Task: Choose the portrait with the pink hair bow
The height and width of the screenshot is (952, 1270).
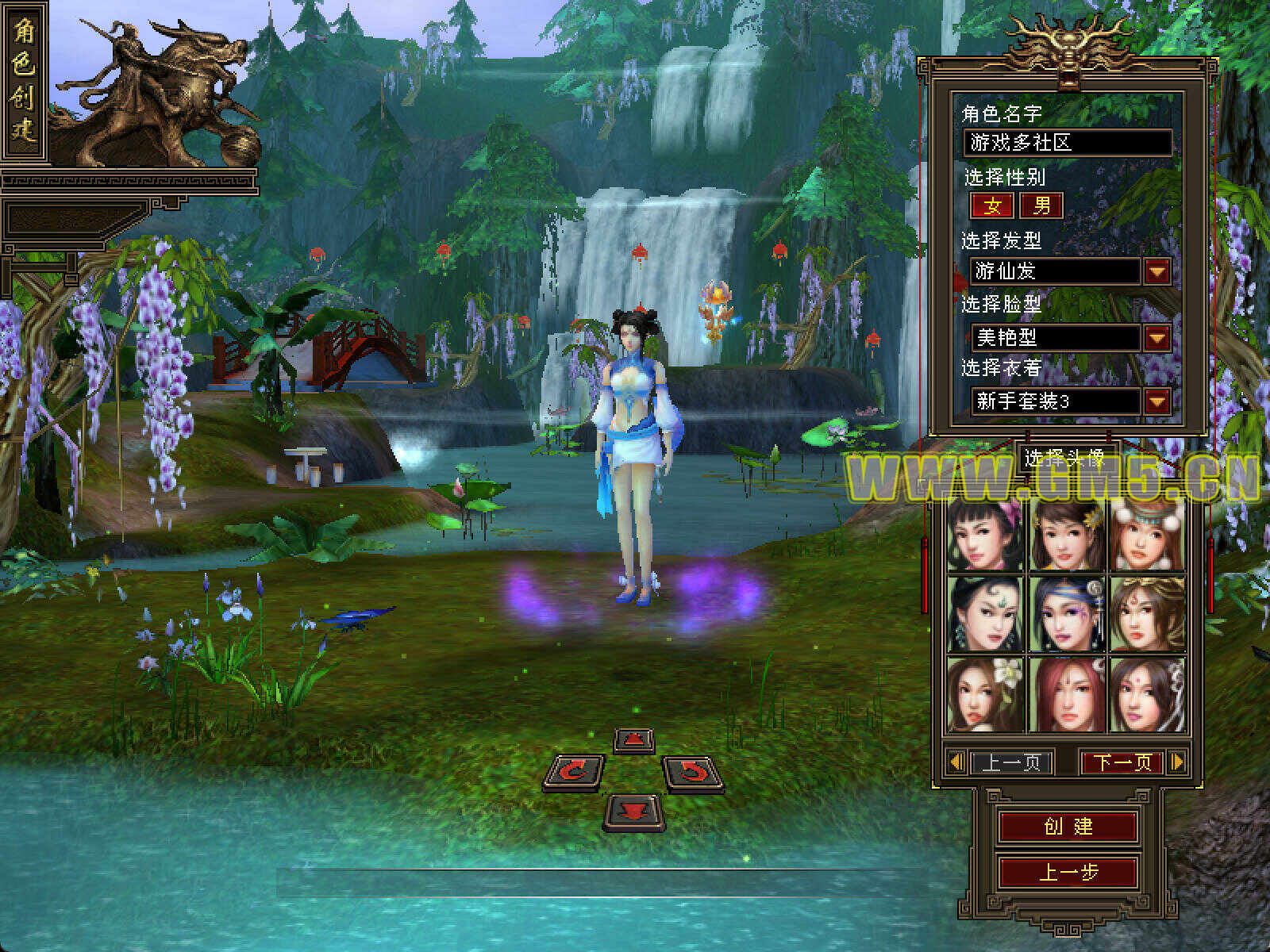Action: click(986, 534)
